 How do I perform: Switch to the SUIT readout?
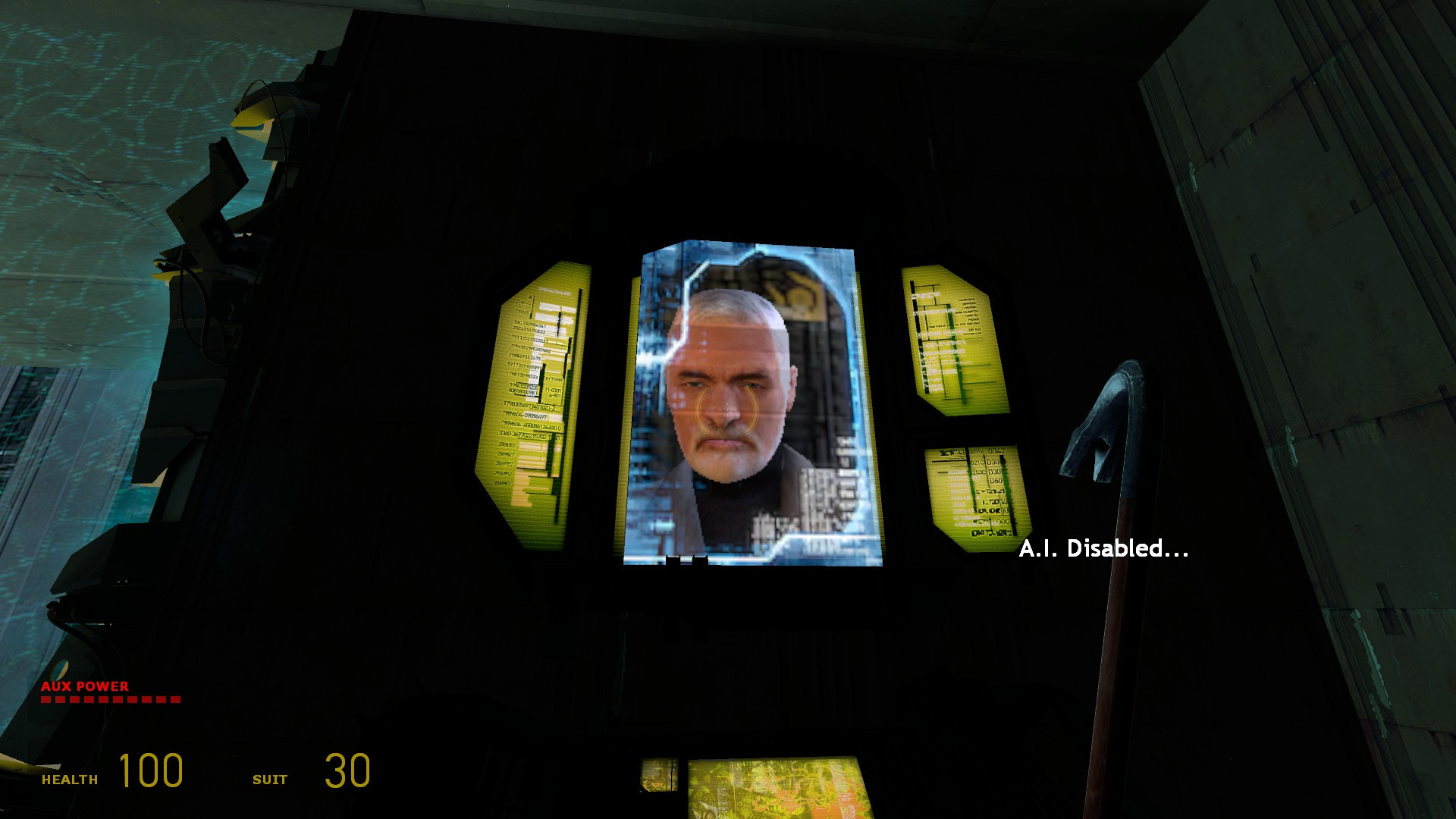click(271, 779)
